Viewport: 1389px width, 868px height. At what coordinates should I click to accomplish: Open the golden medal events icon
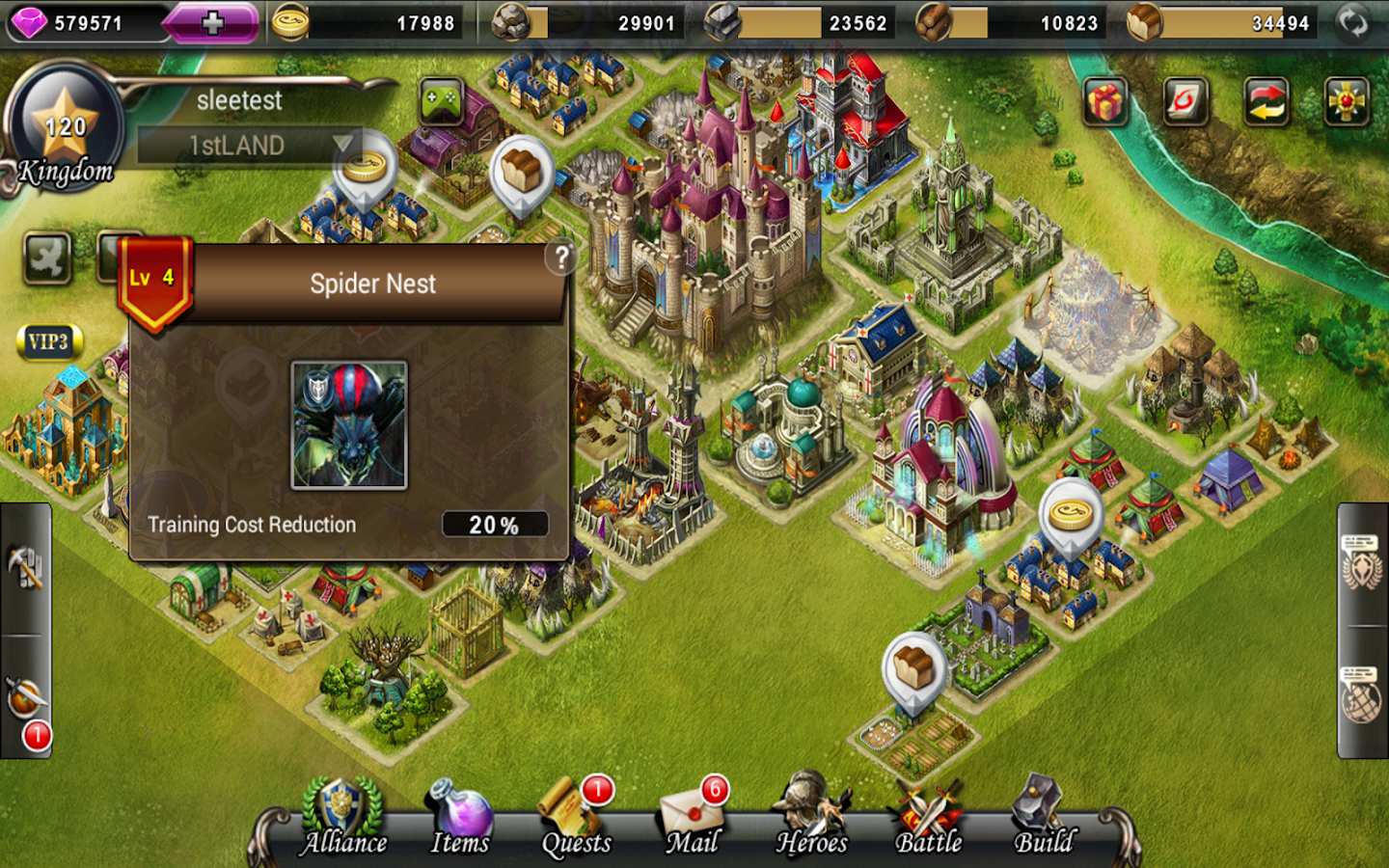click(x=1346, y=101)
